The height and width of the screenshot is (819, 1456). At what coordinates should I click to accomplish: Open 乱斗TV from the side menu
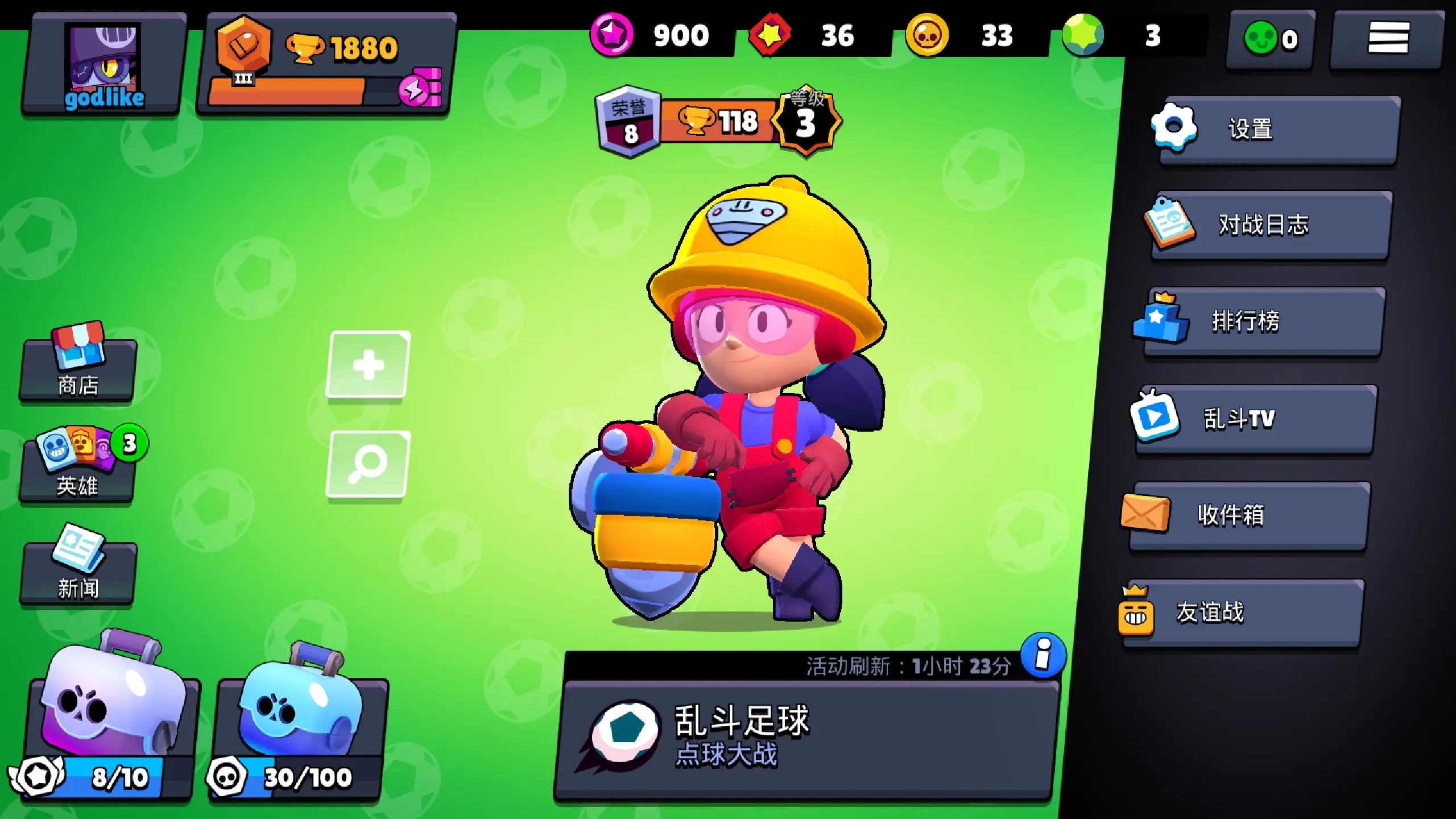1254,419
